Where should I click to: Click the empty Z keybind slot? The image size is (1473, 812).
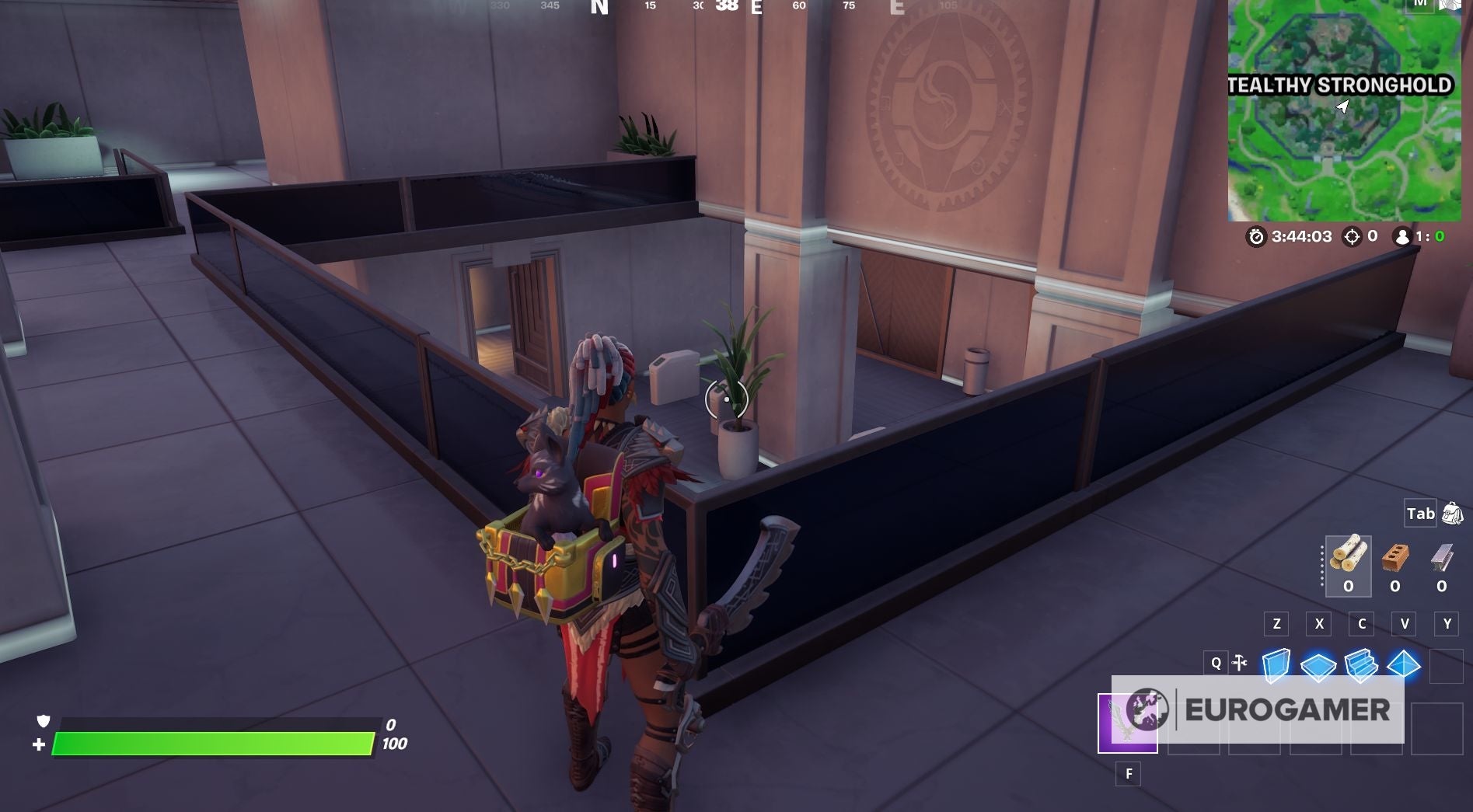click(x=1275, y=623)
